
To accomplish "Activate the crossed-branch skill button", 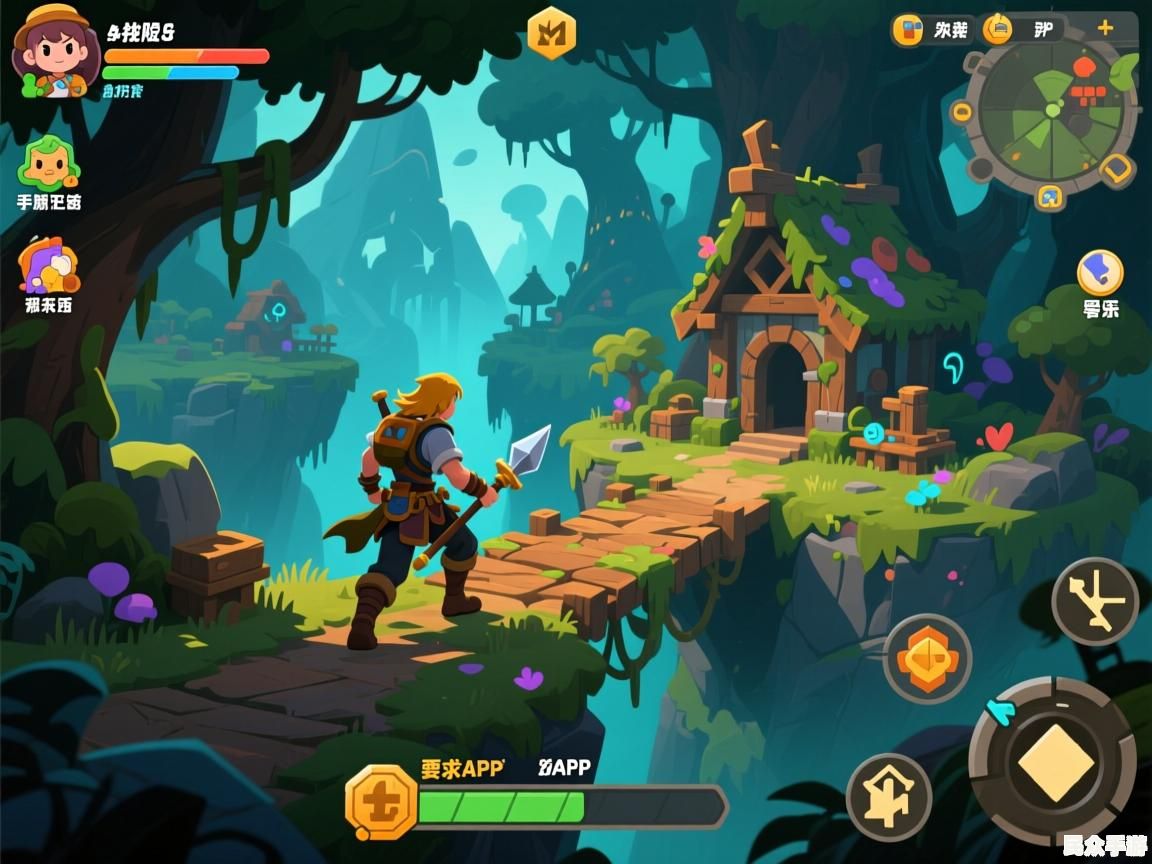I will (x=1095, y=601).
